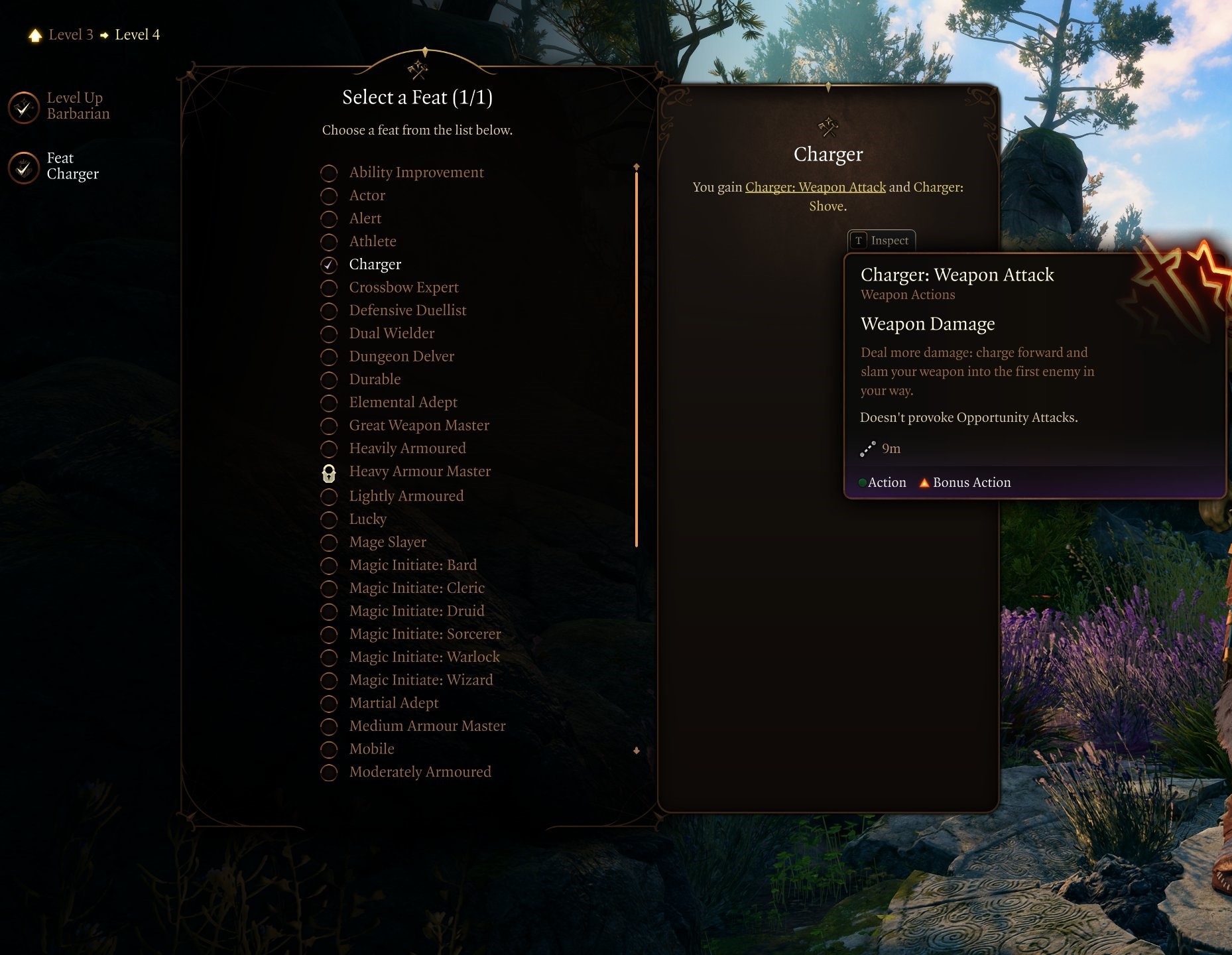Select the Ability Improvement feat

click(x=416, y=172)
